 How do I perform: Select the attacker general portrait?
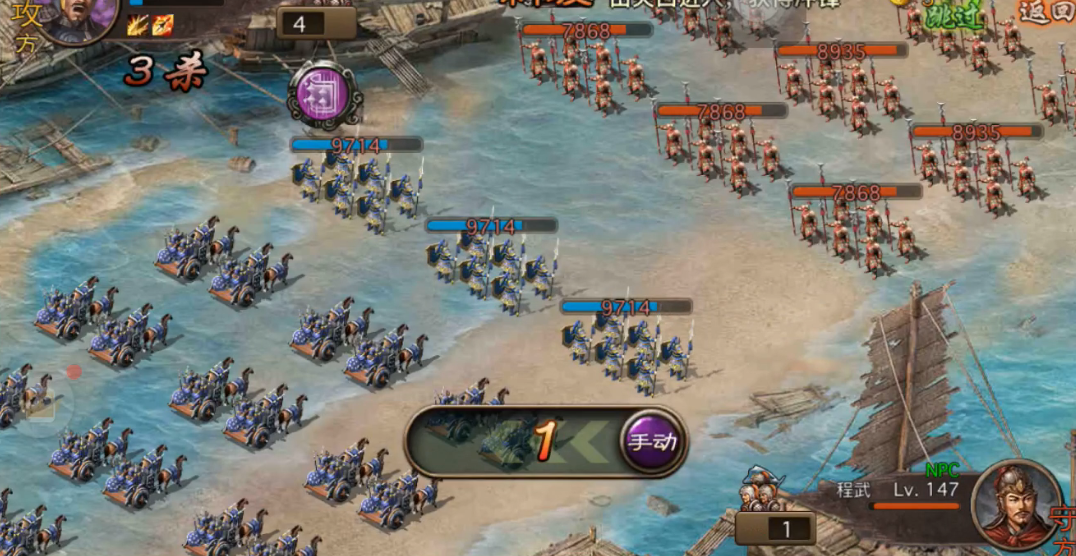tap(77, 16)
